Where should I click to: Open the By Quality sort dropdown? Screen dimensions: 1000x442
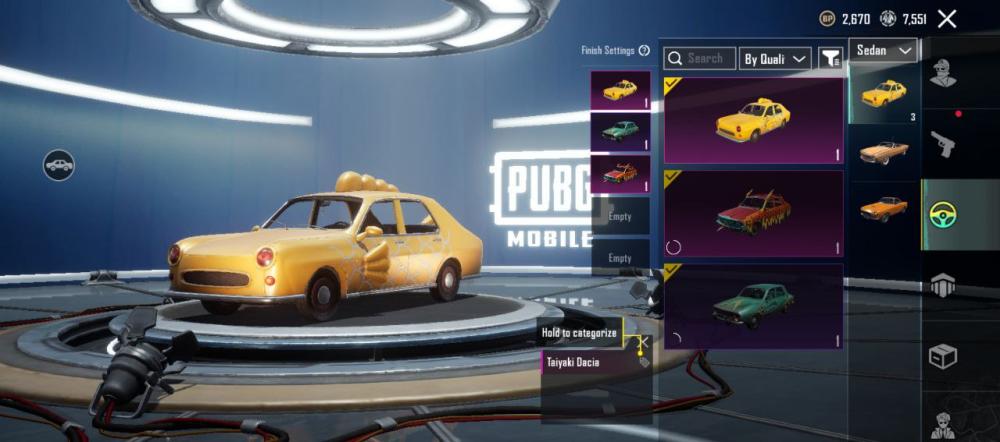(775, 59)
